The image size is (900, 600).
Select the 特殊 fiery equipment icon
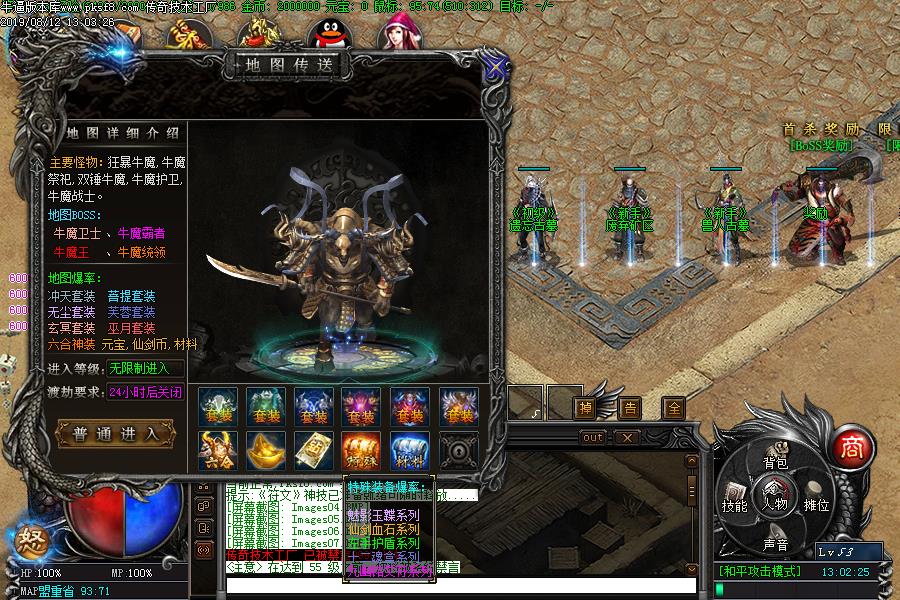coord(362,451)
